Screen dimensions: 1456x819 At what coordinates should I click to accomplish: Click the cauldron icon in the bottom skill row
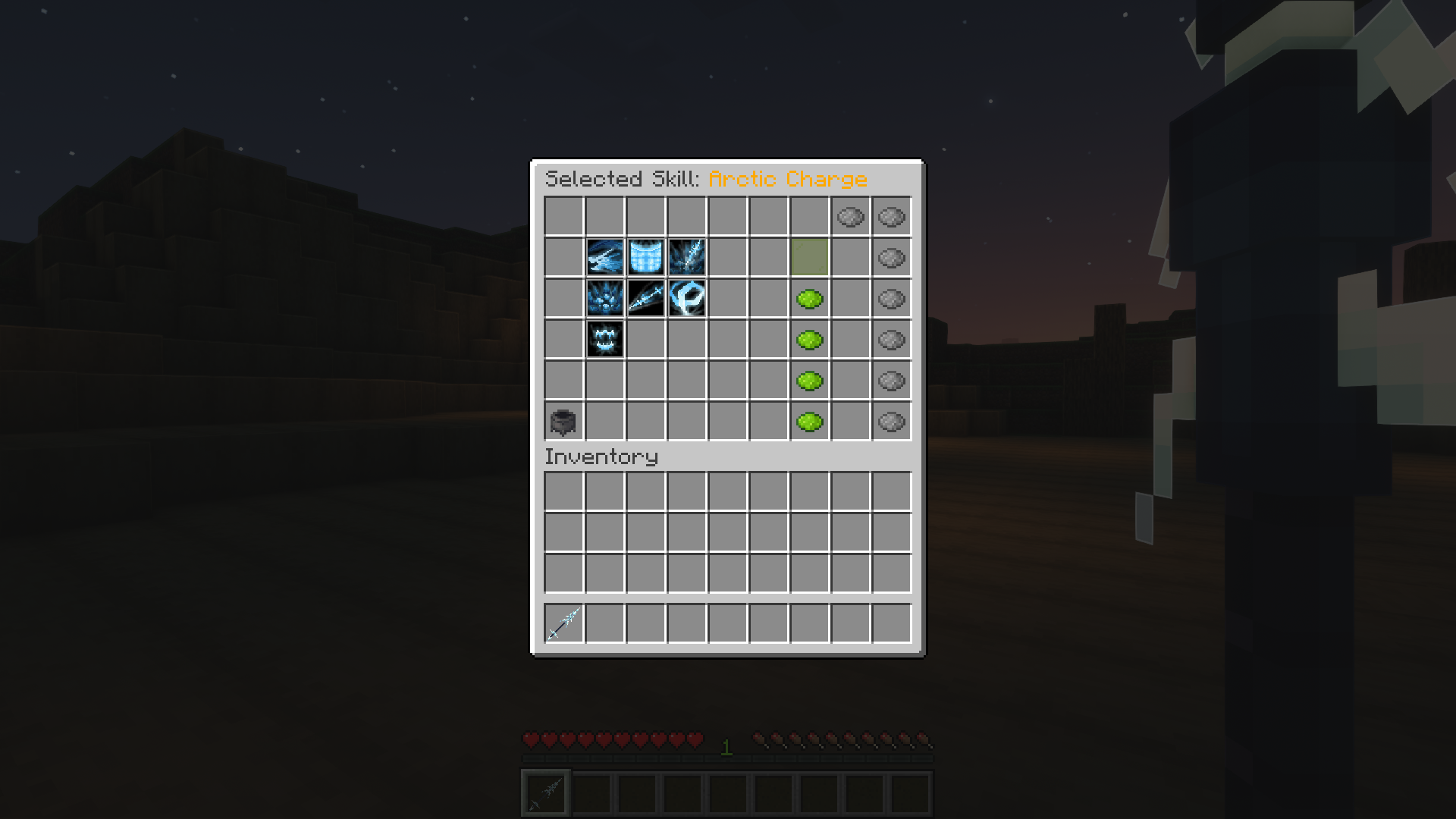[563, 422]
